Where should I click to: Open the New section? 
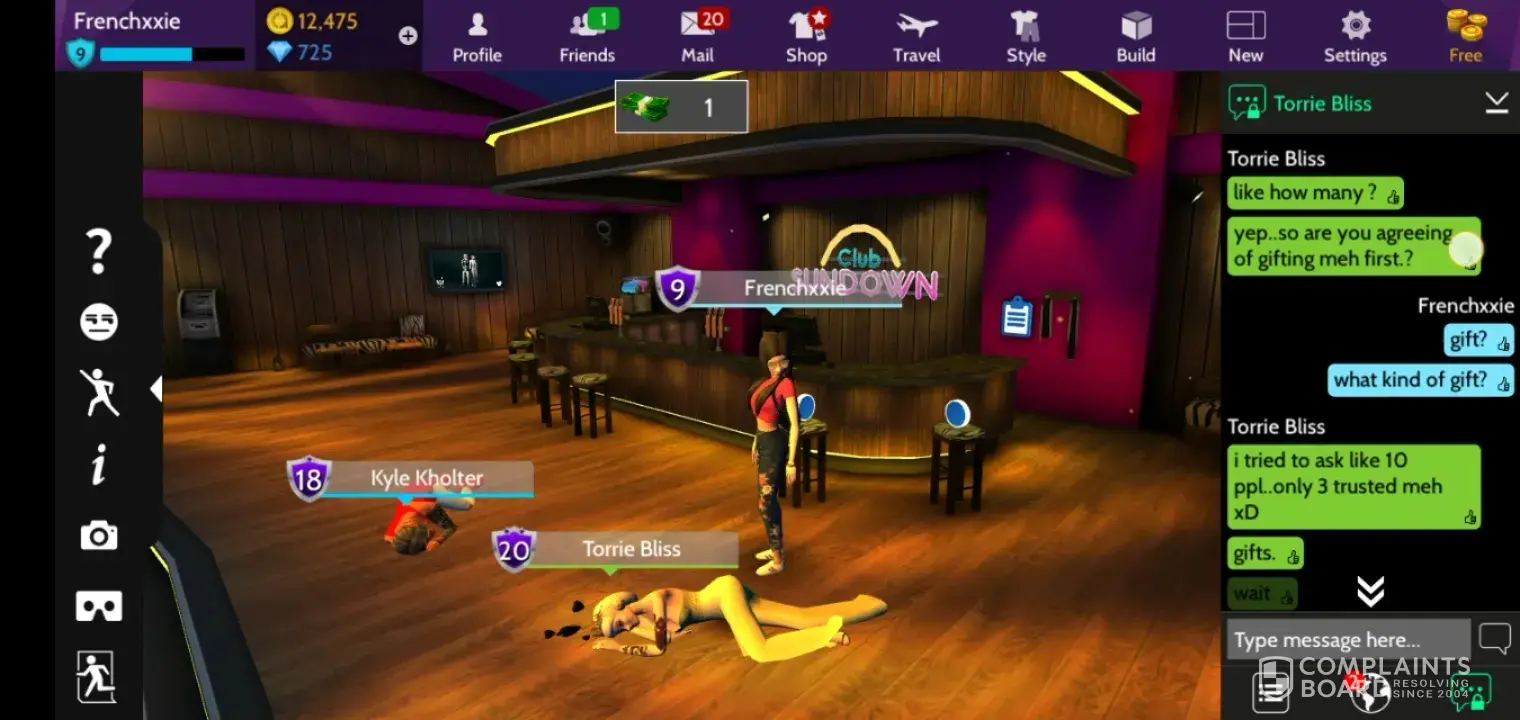point(1246,36)
